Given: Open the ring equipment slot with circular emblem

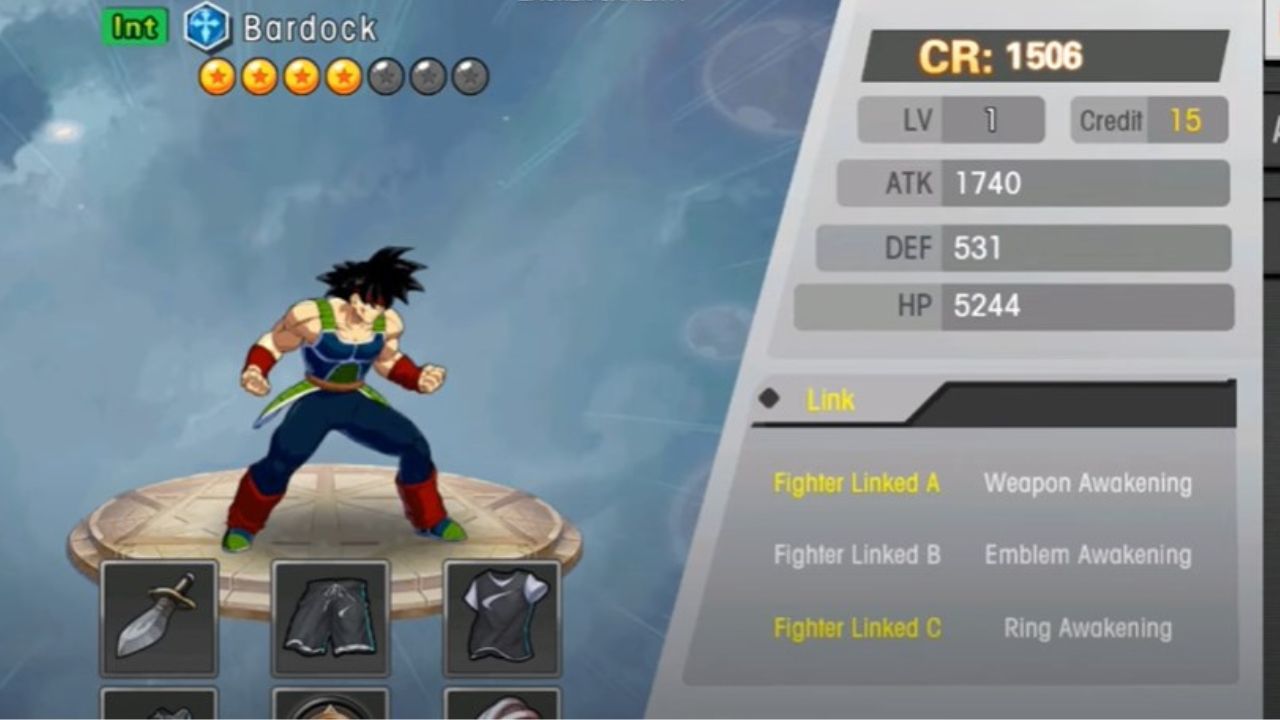Looking at the screenshot, I should [x=330, y=707].
